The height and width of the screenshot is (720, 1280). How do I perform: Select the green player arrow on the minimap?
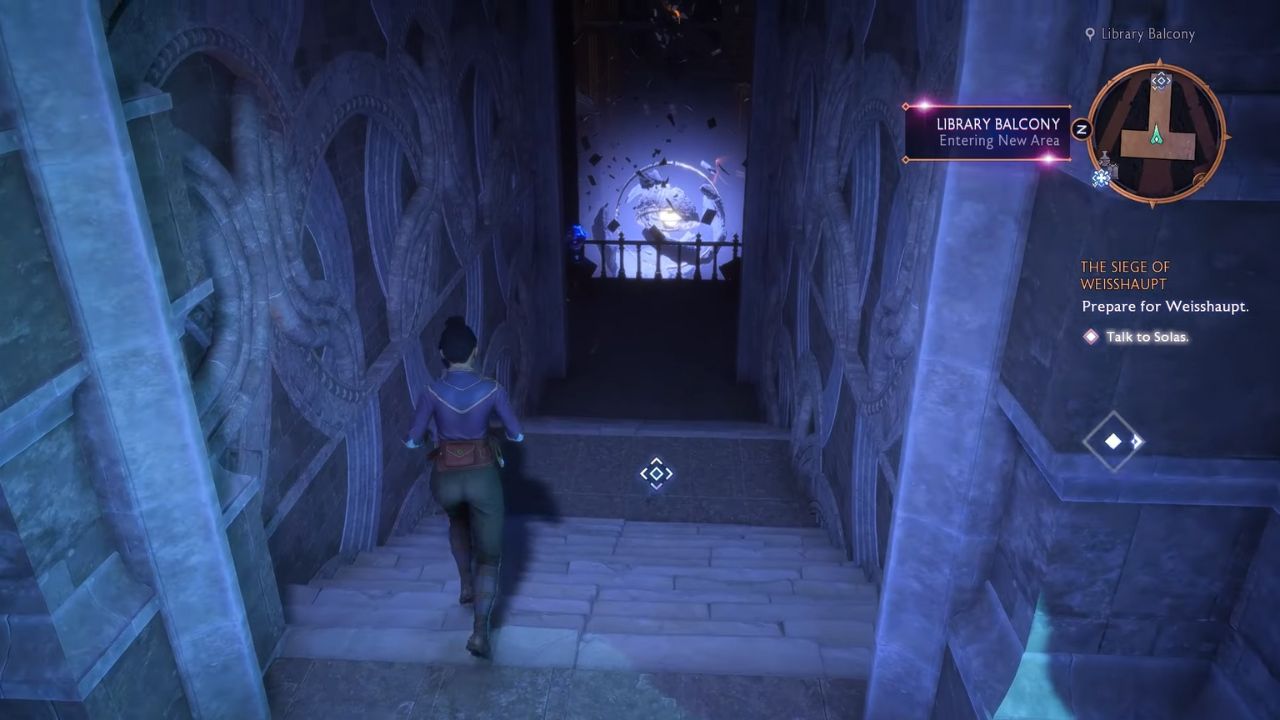[1157, 135]
